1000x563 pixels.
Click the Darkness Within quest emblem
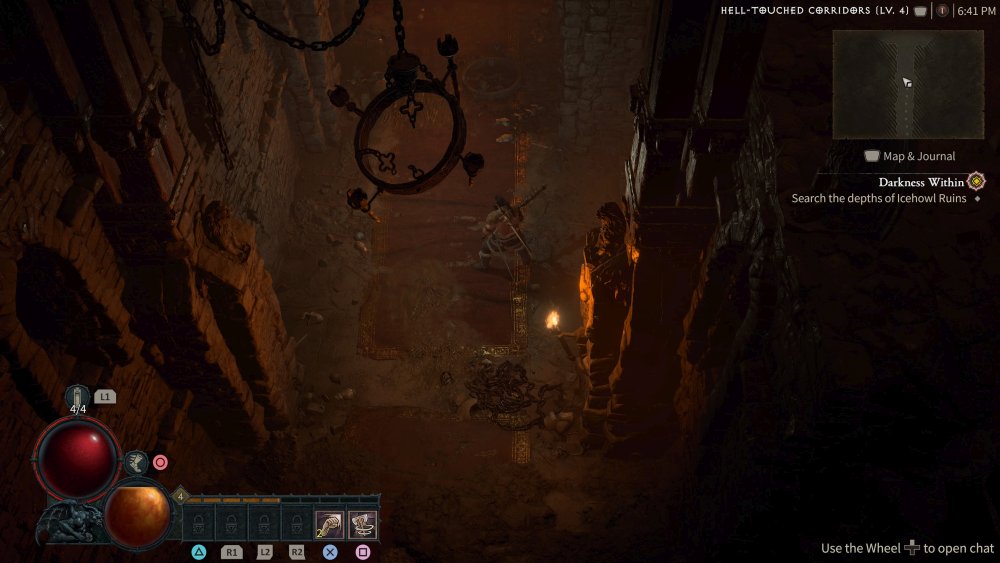976,182
